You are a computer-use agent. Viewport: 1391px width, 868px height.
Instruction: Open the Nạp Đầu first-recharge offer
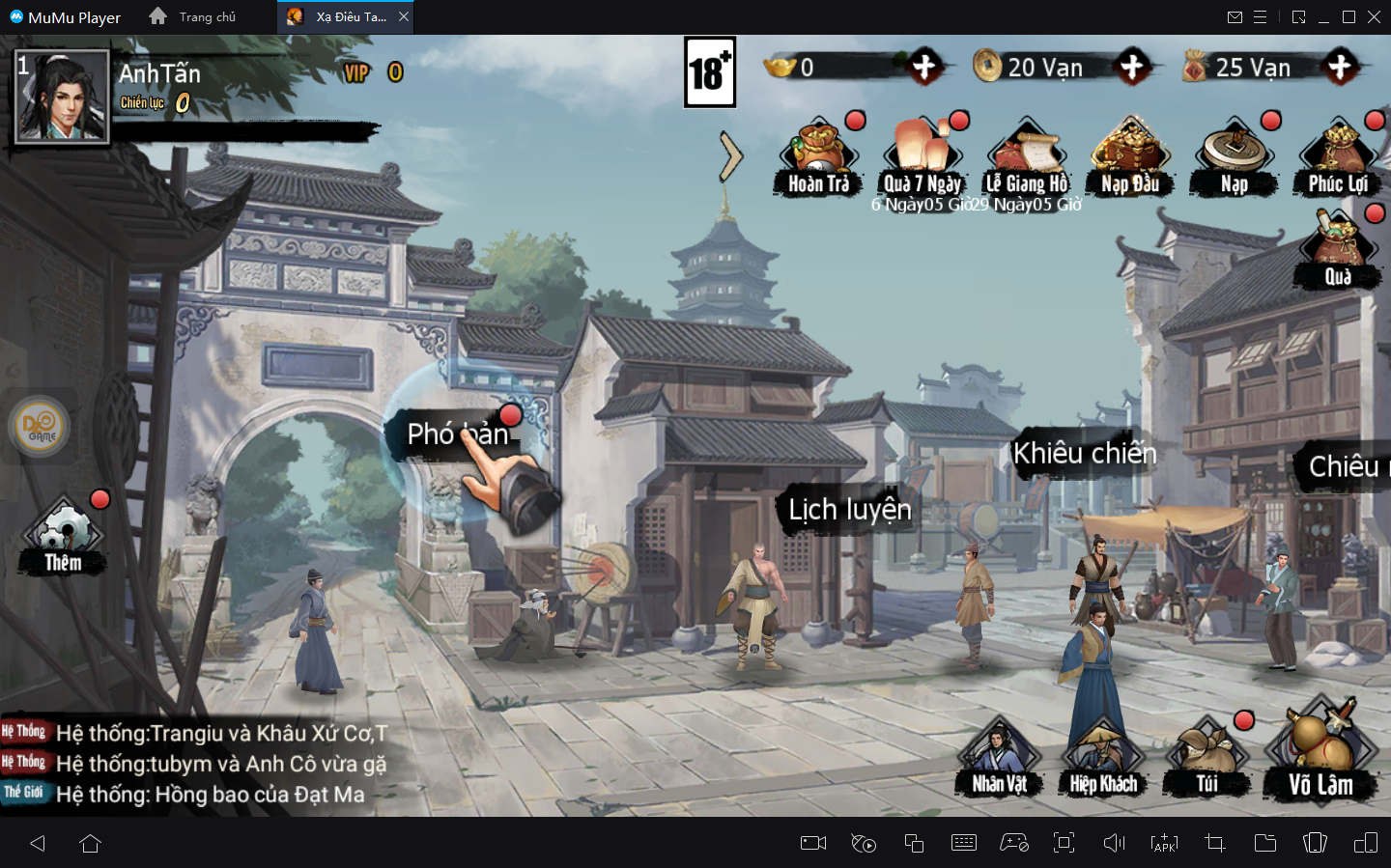[x=1130, y=157]
